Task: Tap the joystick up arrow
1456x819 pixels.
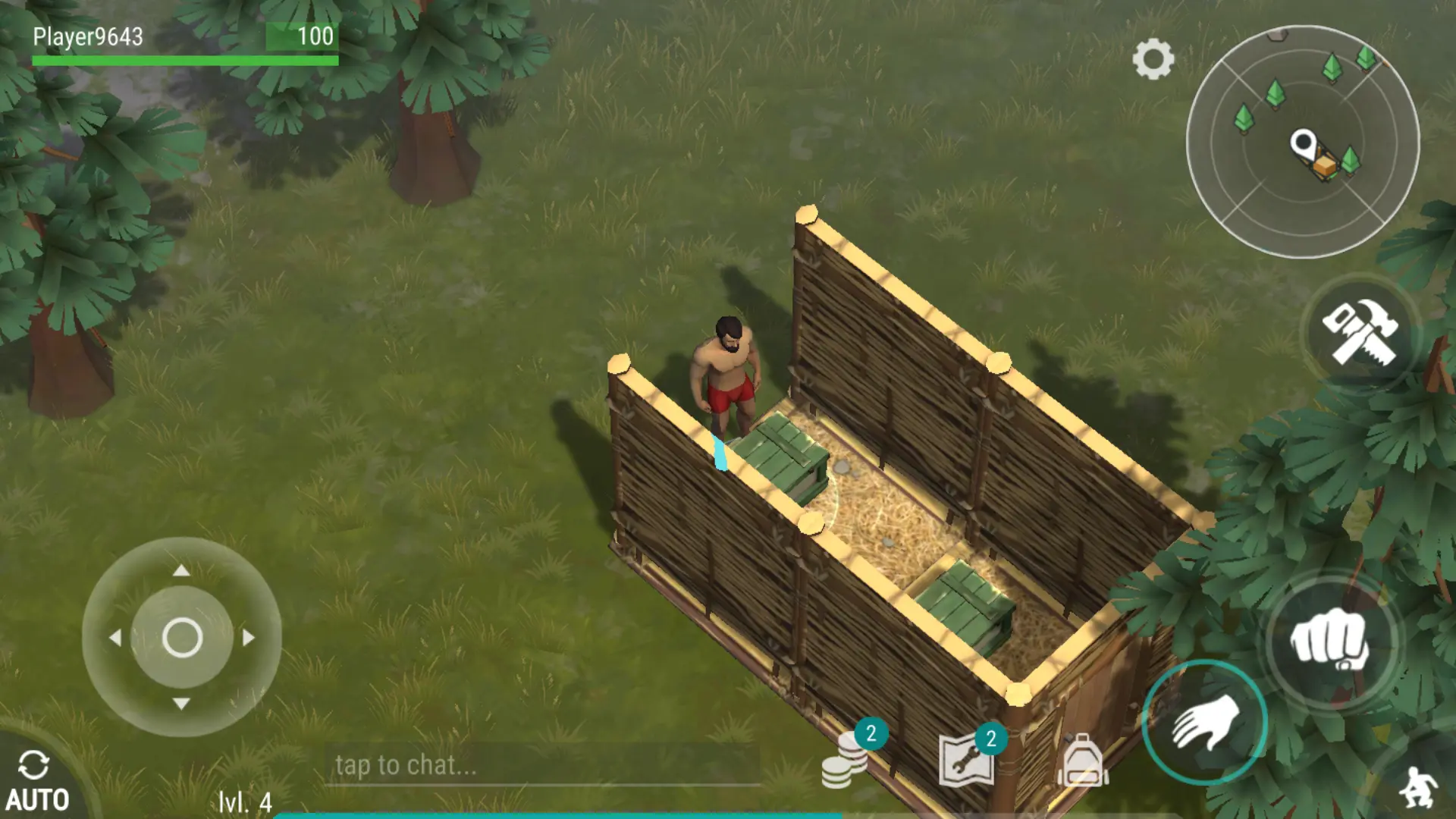Action: (181, 570)
